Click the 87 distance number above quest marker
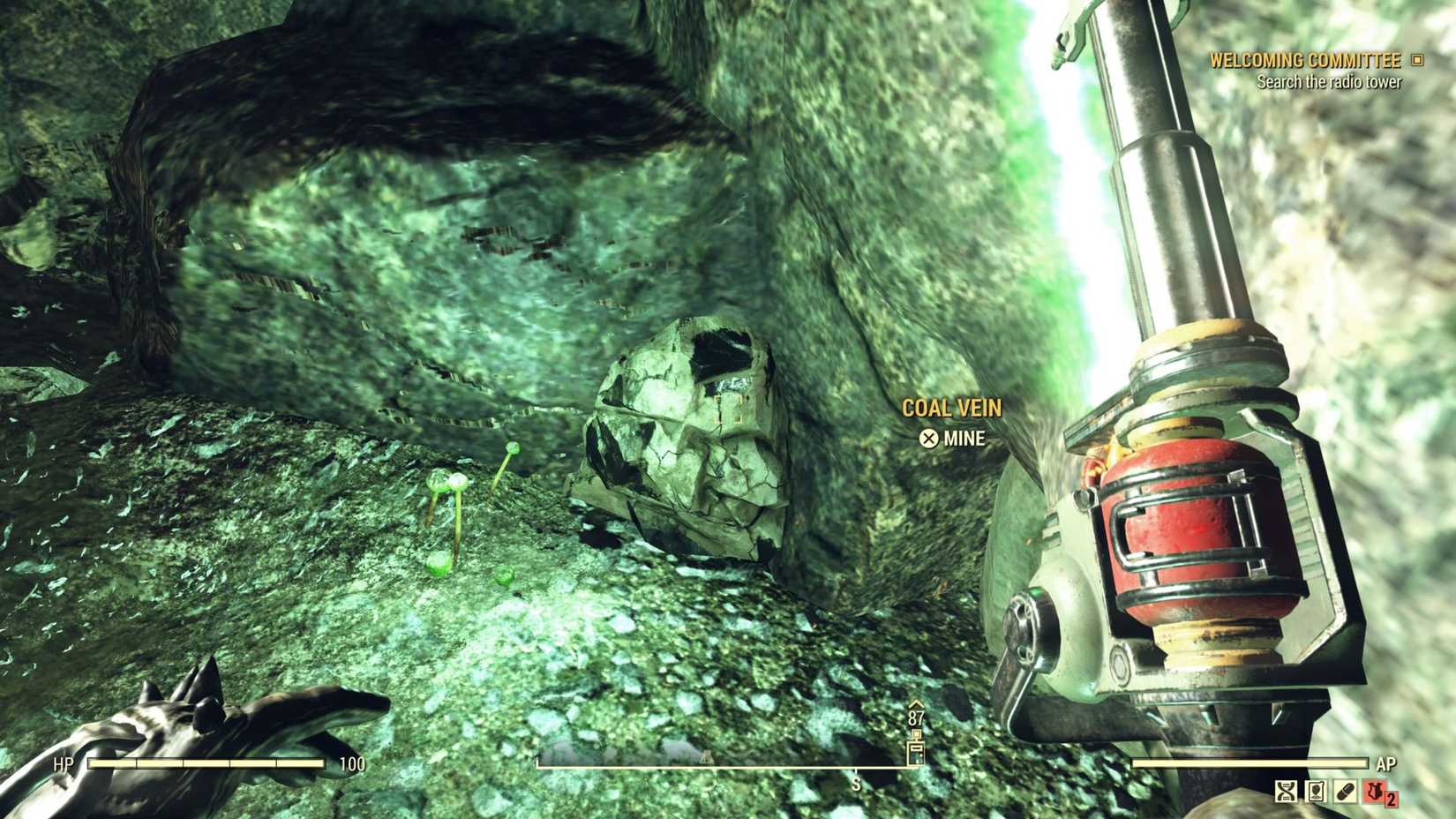Image resolution: width=1456 pixels, height=819 pixels. 915,717
